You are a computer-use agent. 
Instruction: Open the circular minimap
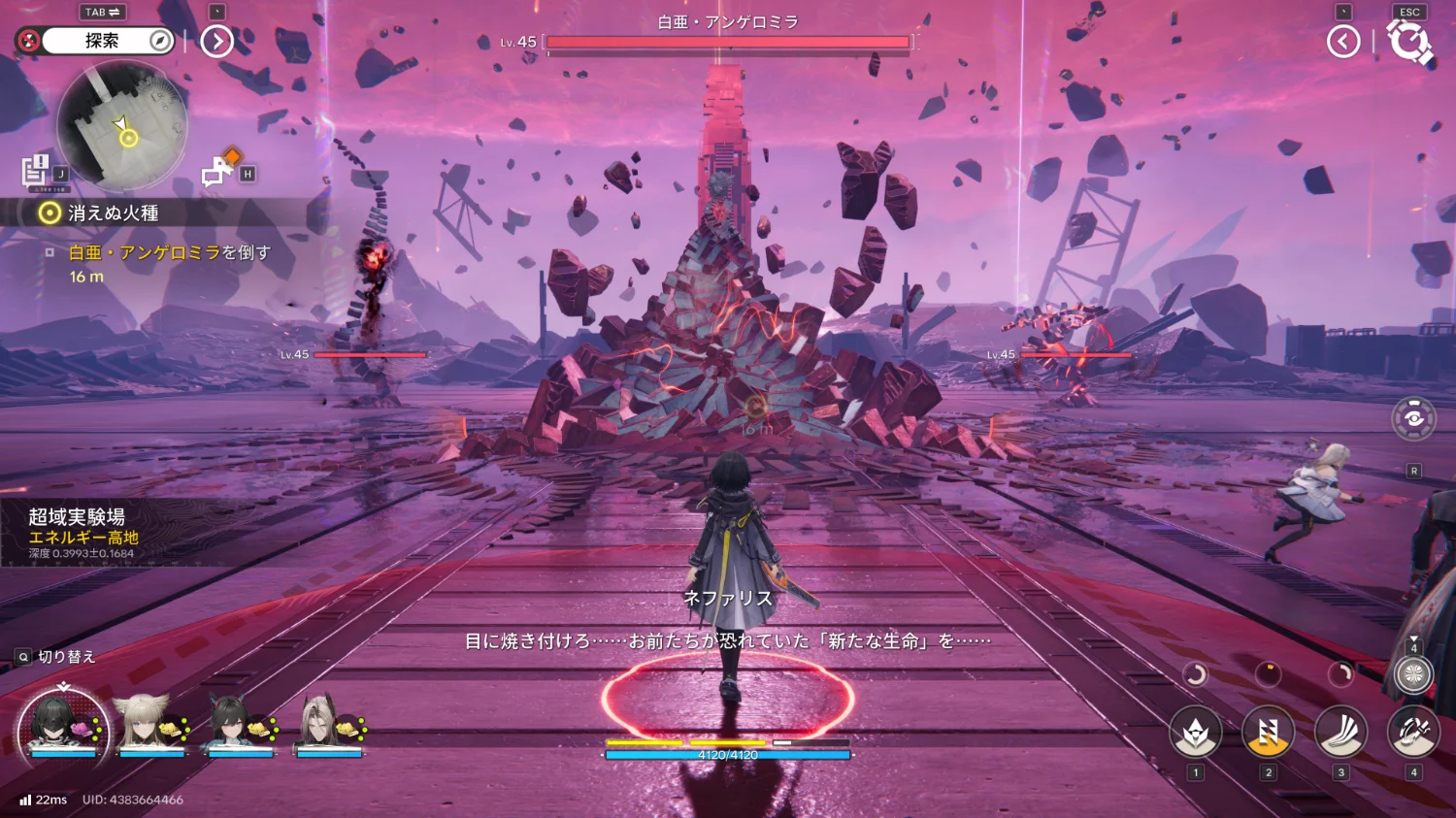tap(122, 126)
